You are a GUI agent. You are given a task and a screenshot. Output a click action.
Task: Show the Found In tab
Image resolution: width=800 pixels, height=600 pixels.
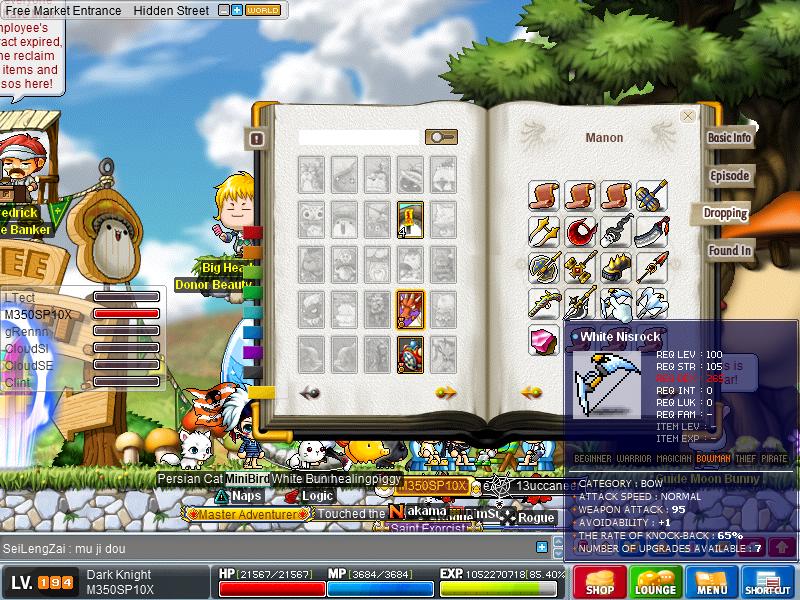pyautogui.click(x=729, y=251)
